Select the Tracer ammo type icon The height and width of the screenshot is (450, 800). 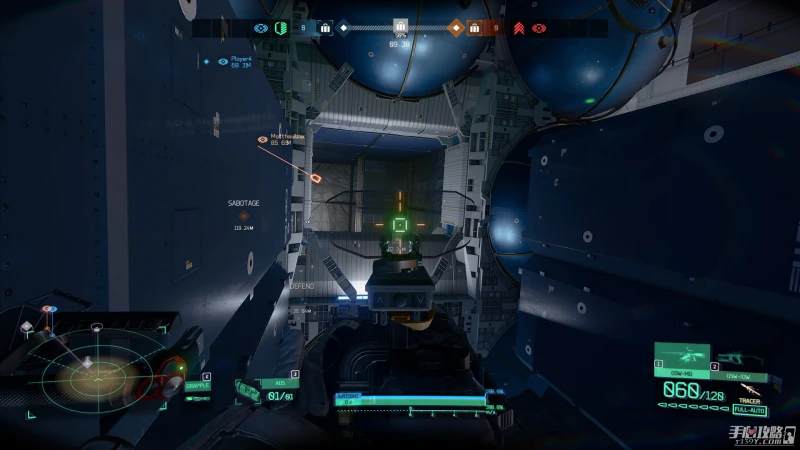coord(750,389)
